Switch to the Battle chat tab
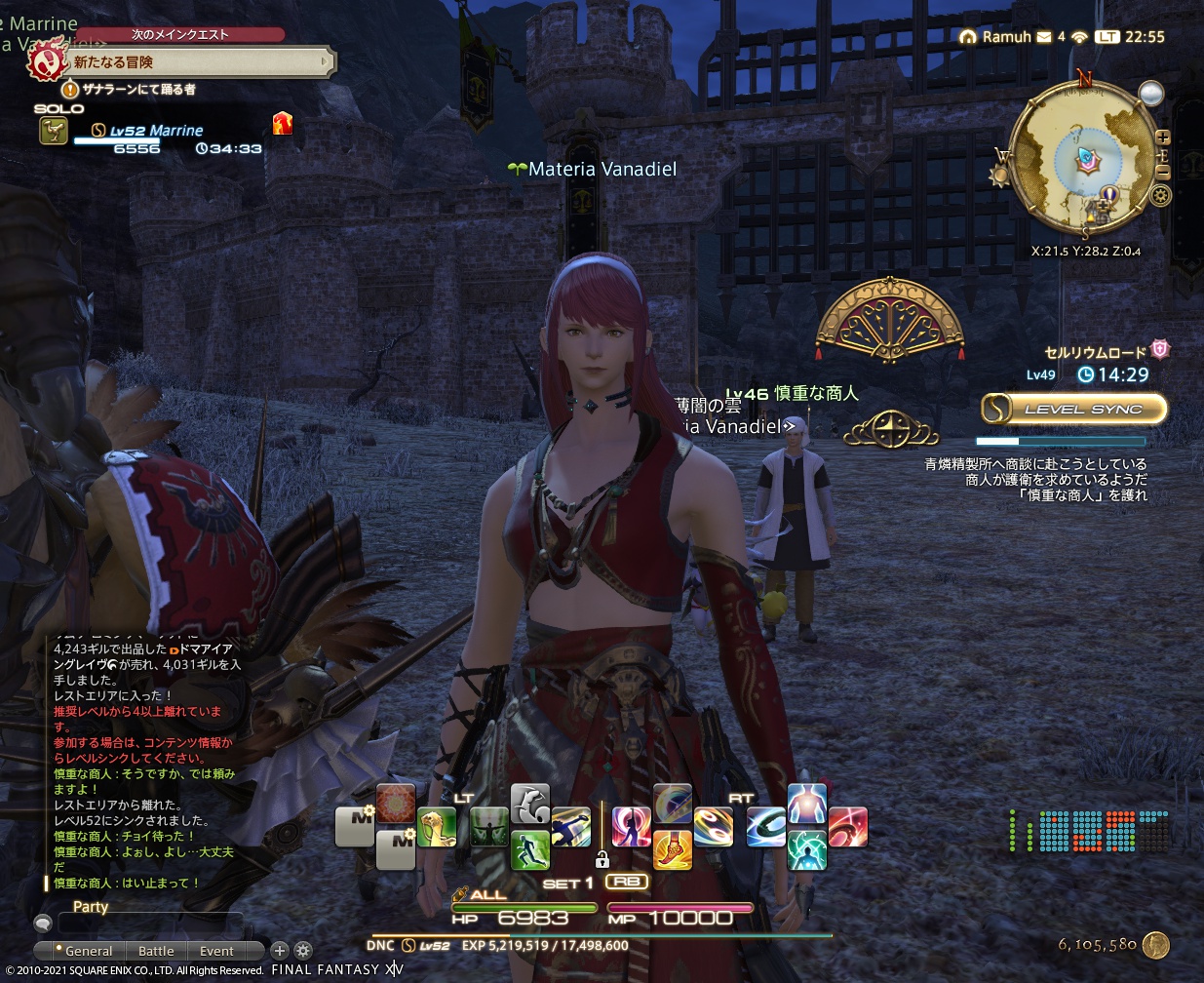This screenshot has width=1204, height=983. coord(156,951)
